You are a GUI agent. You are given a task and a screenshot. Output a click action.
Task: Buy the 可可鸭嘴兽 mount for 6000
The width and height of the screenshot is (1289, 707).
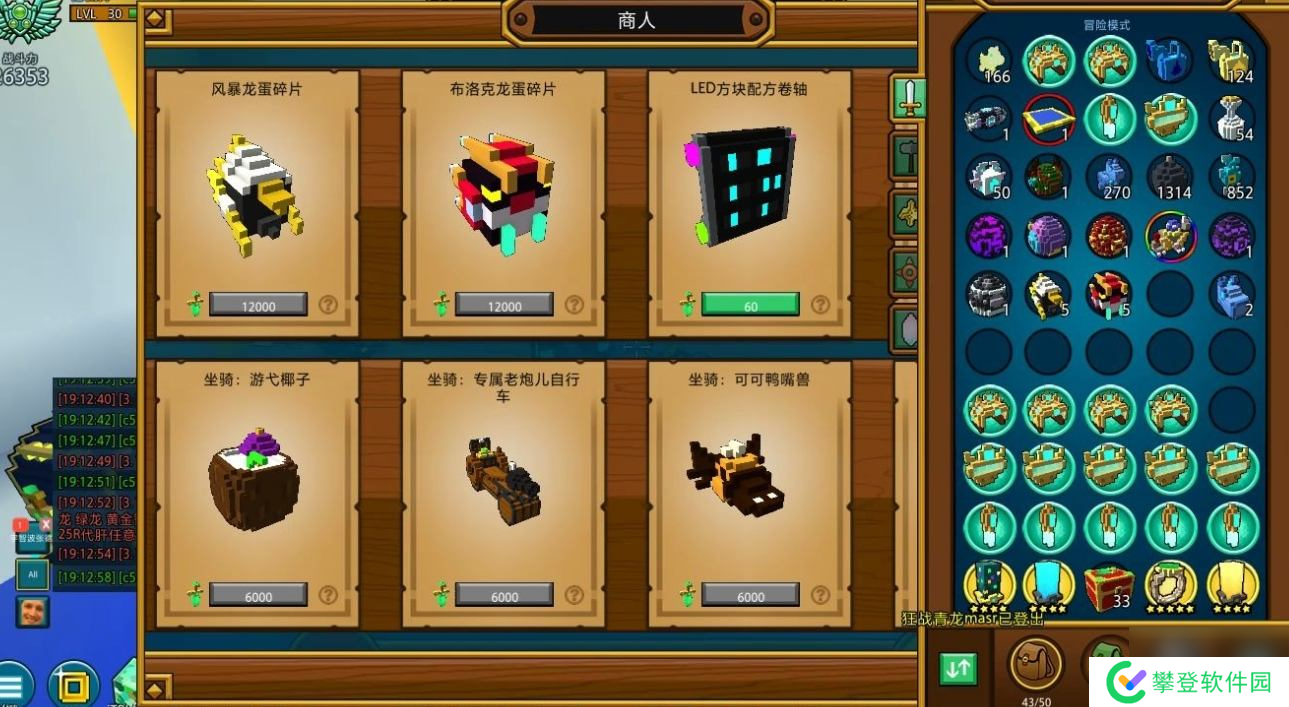coord(750,595)
